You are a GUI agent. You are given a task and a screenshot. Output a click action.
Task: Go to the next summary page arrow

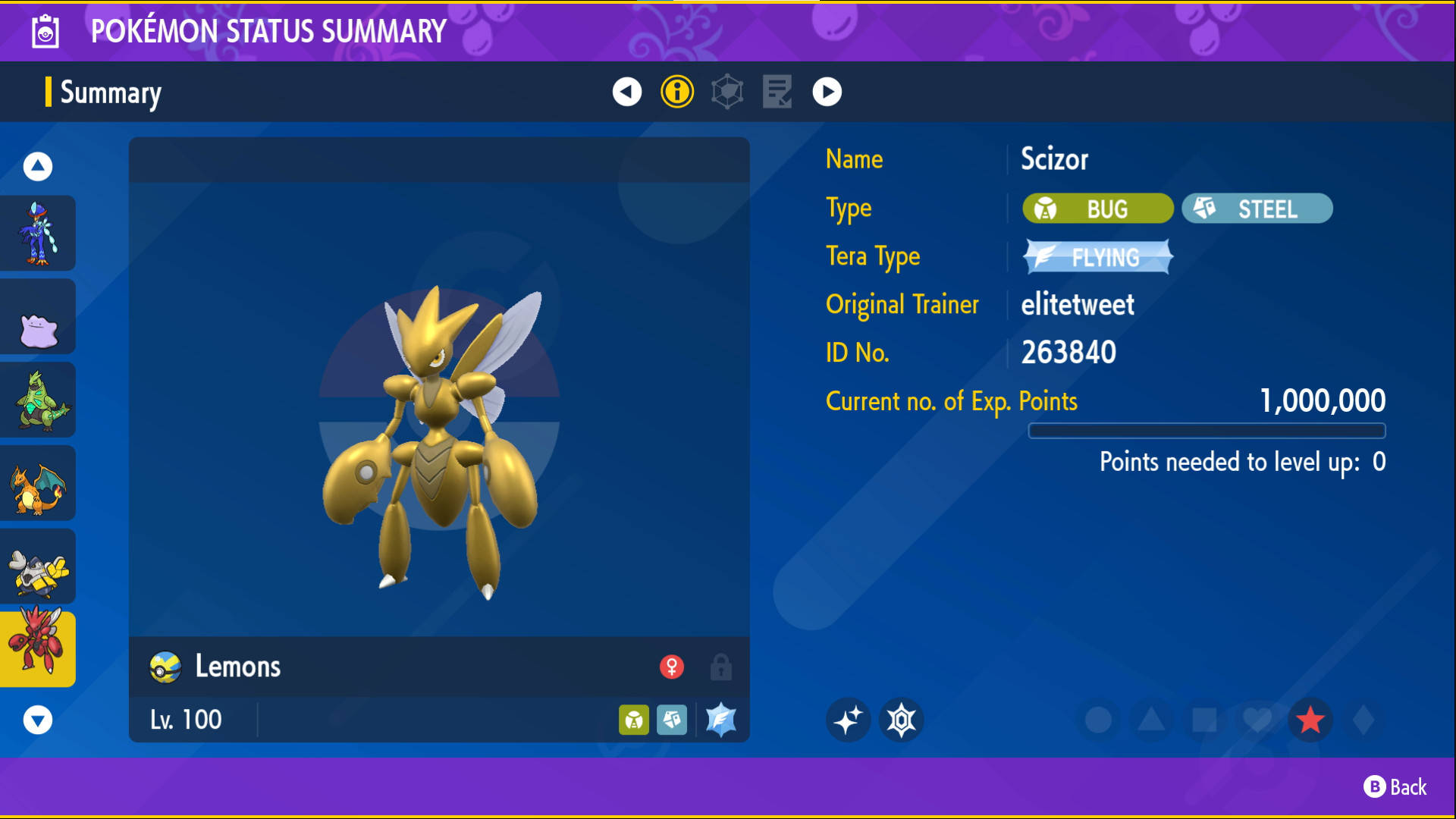point(827,92)
